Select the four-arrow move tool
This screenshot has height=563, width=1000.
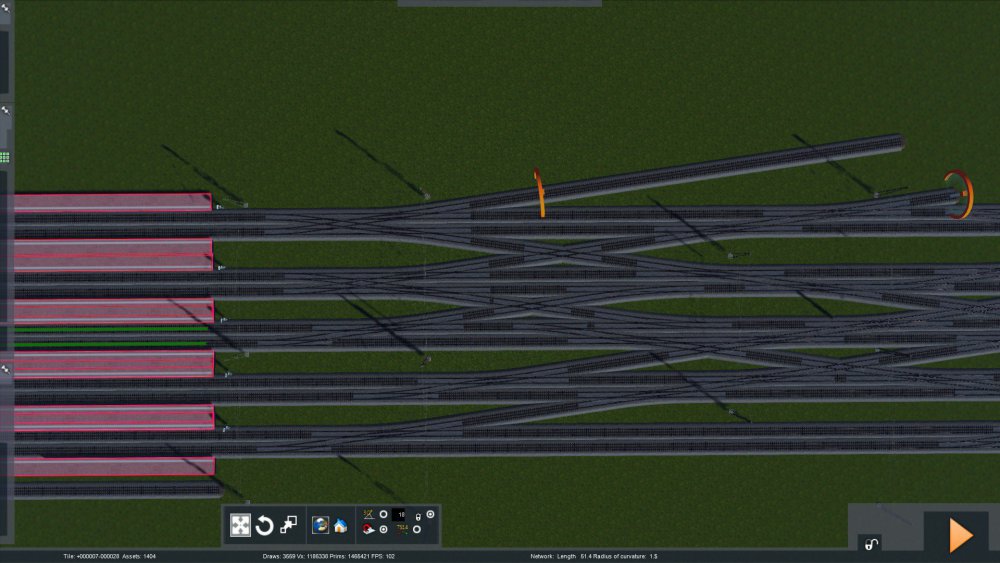[x=241, y=525]
